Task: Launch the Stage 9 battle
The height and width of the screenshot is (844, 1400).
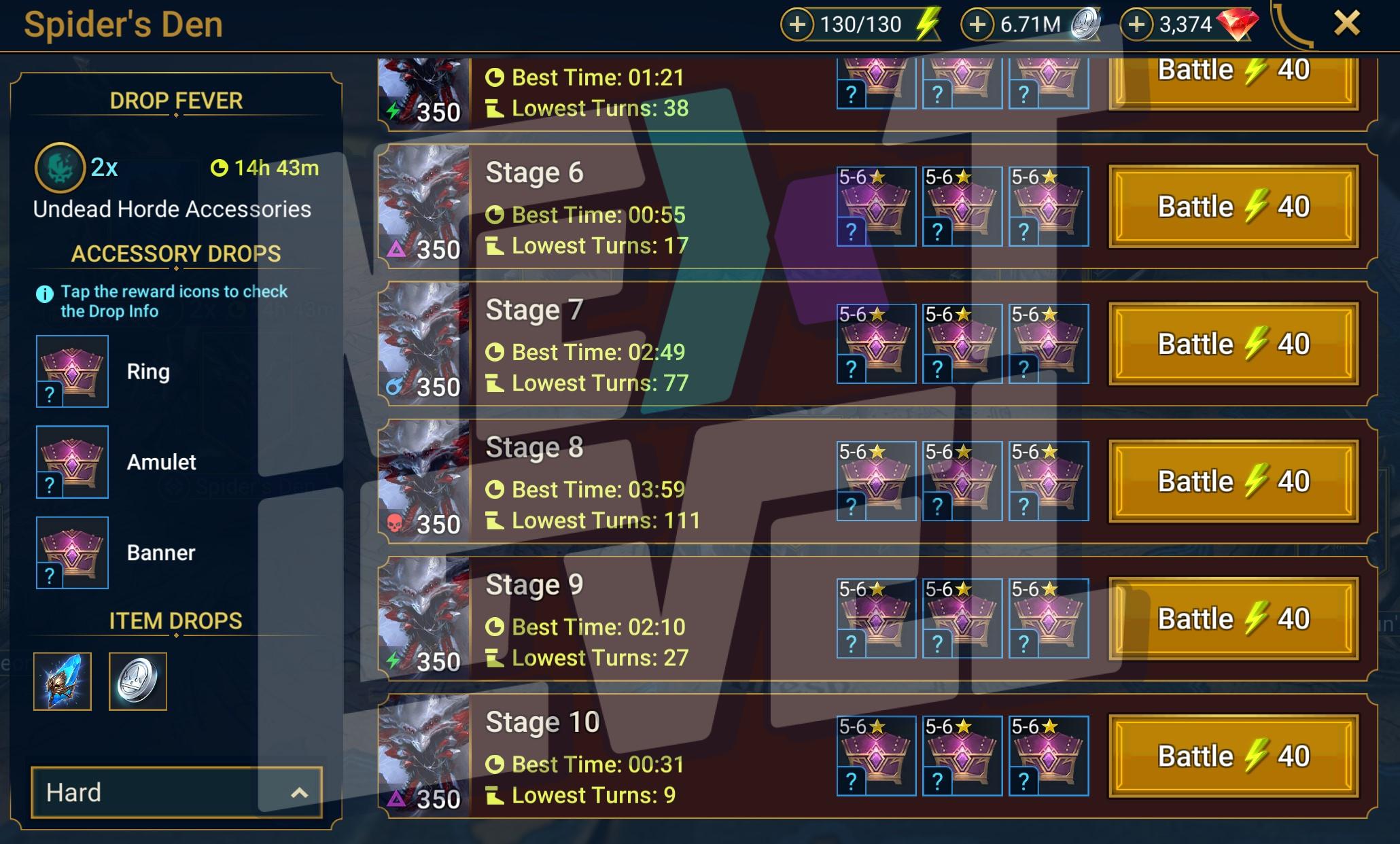Action: 1233,618
